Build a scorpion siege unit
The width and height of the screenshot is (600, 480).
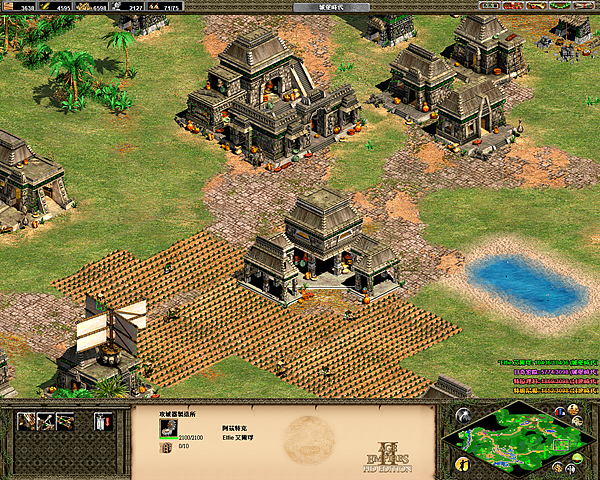65,422
